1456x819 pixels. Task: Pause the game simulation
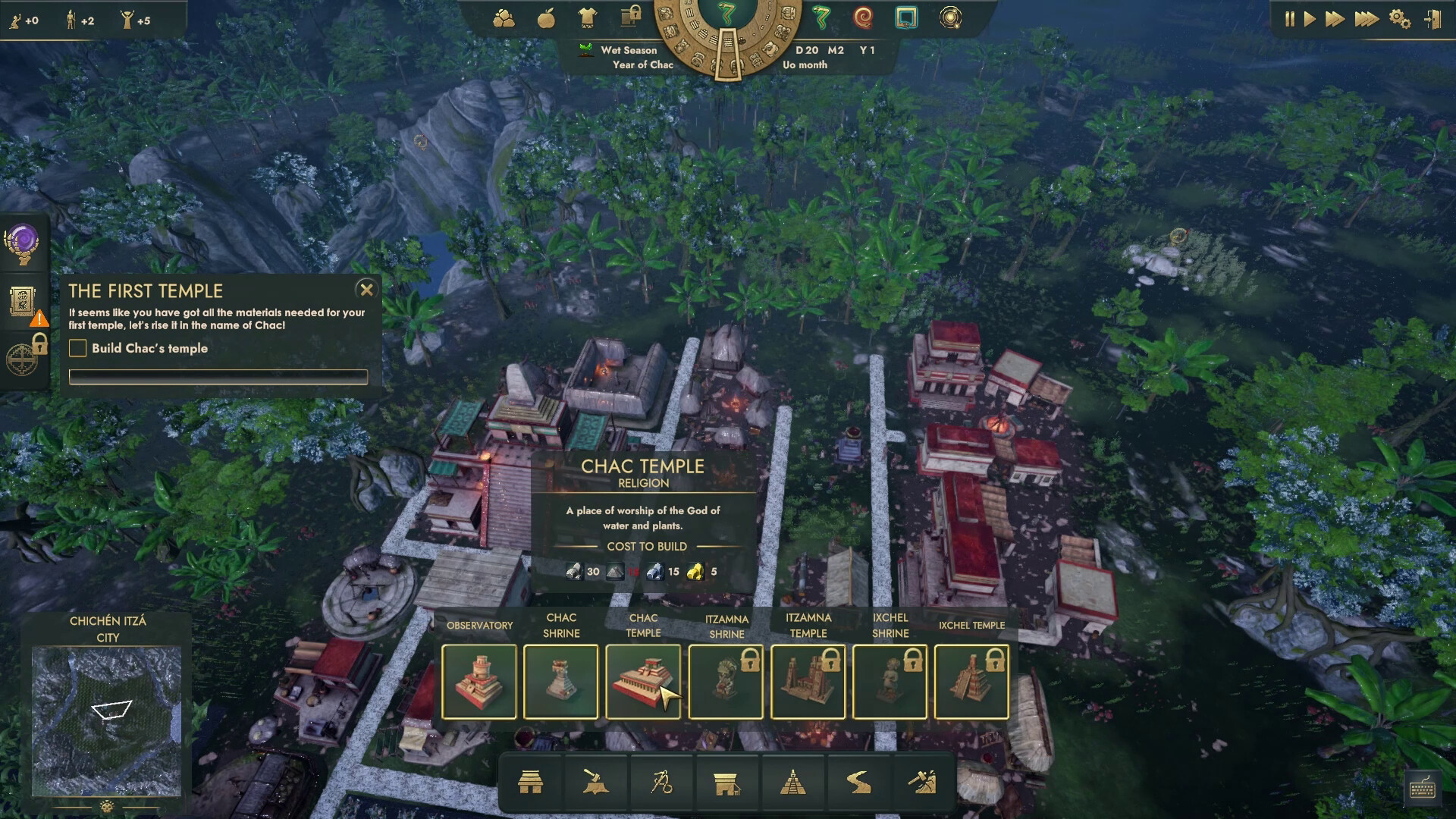(1289, 19)
